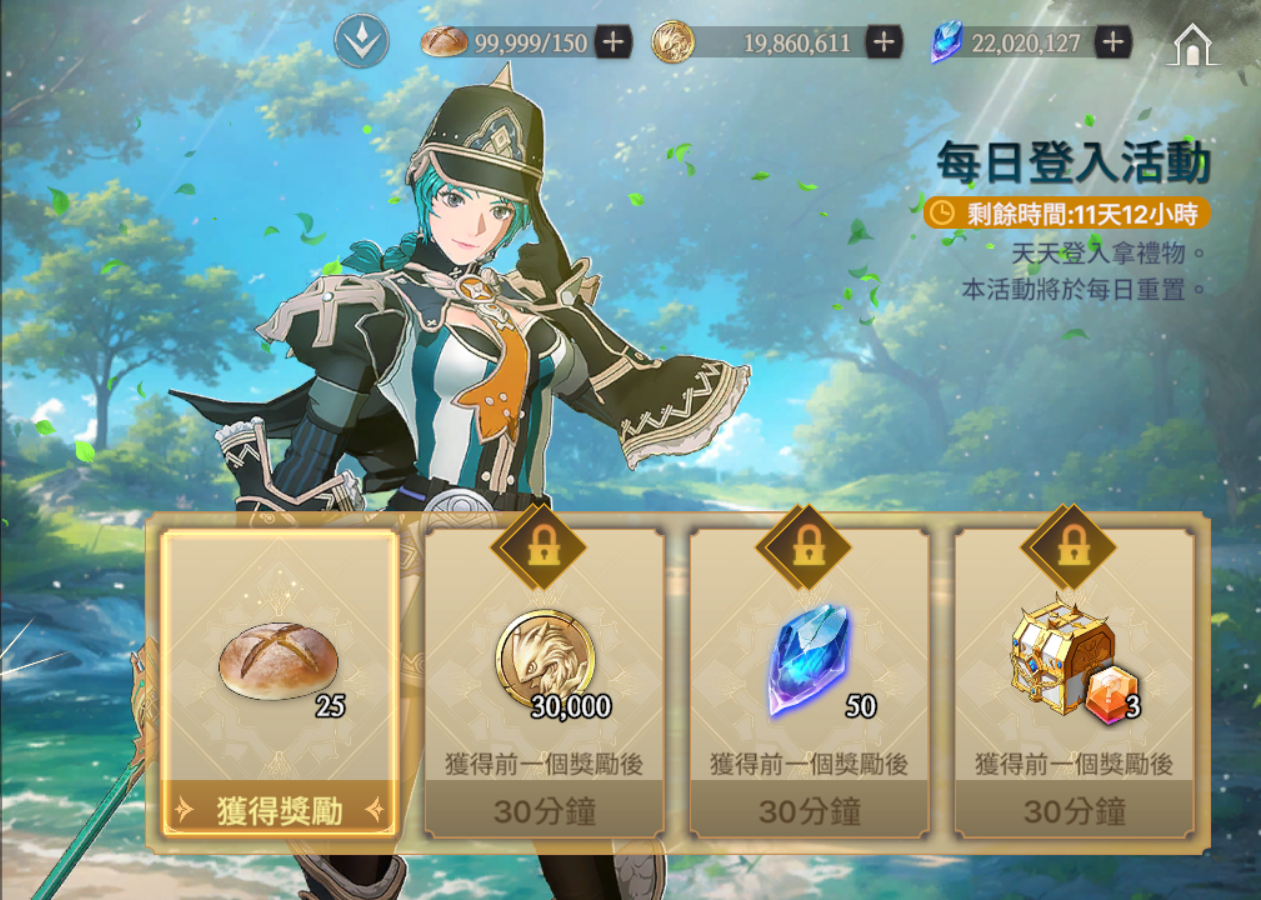Viewport: 1261px width, 900px height.
Task: Select the locked 50 blue crystal reward card
Action: [809, 680]
